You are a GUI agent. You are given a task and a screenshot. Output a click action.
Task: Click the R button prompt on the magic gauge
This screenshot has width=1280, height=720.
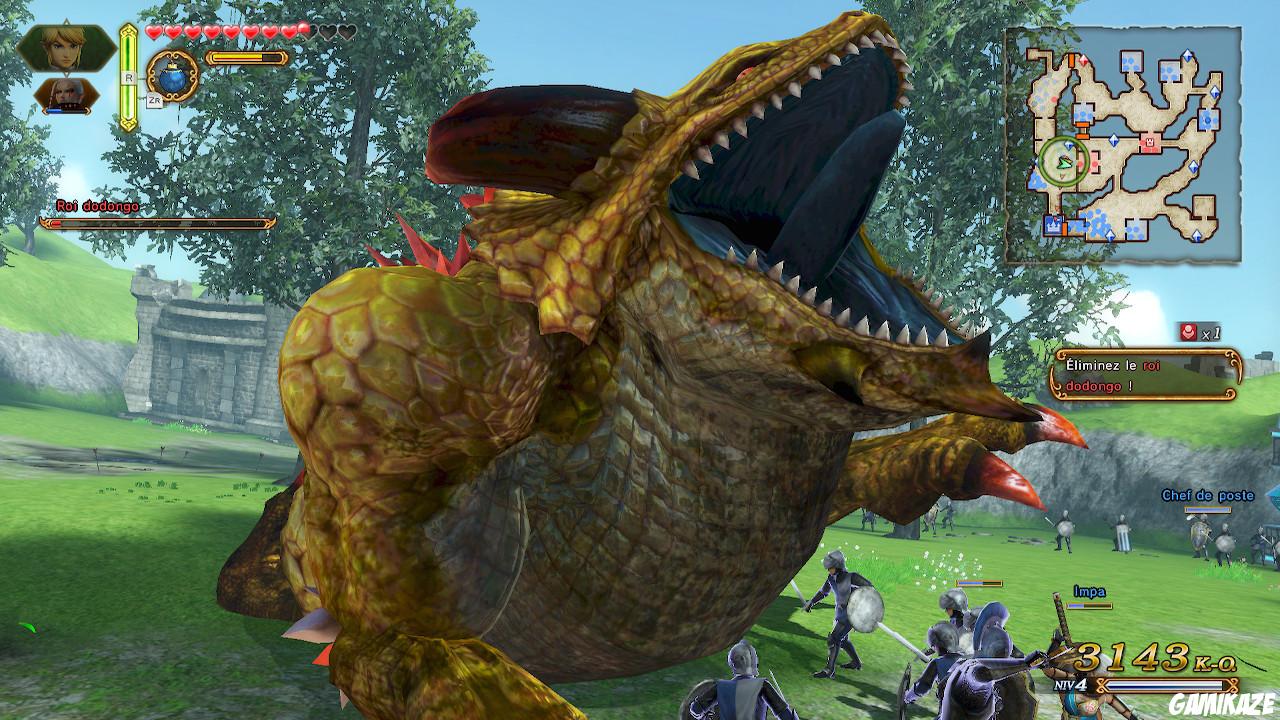[129, 77]
